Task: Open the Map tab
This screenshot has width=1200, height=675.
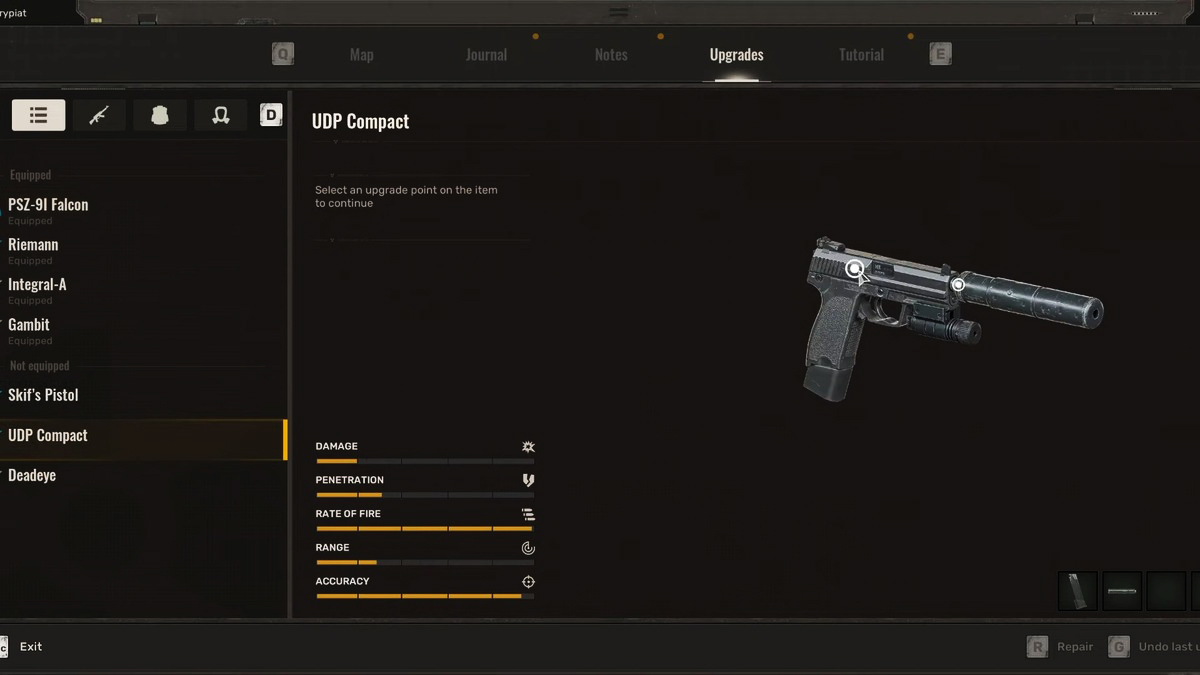Action: tap(361, 55)
